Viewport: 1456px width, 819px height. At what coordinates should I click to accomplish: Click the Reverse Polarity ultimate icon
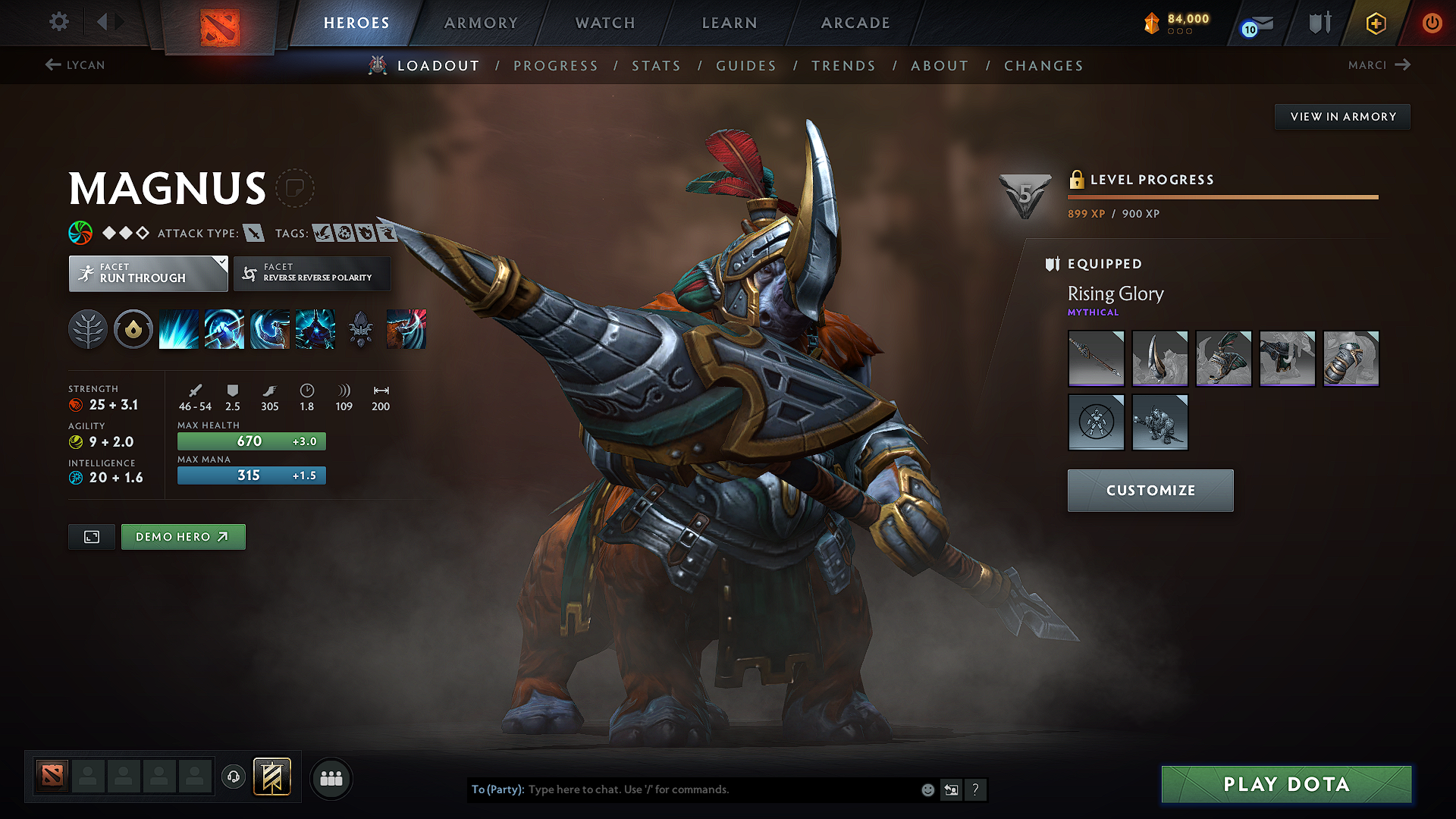pyautogui.click(x=315, y=328)
